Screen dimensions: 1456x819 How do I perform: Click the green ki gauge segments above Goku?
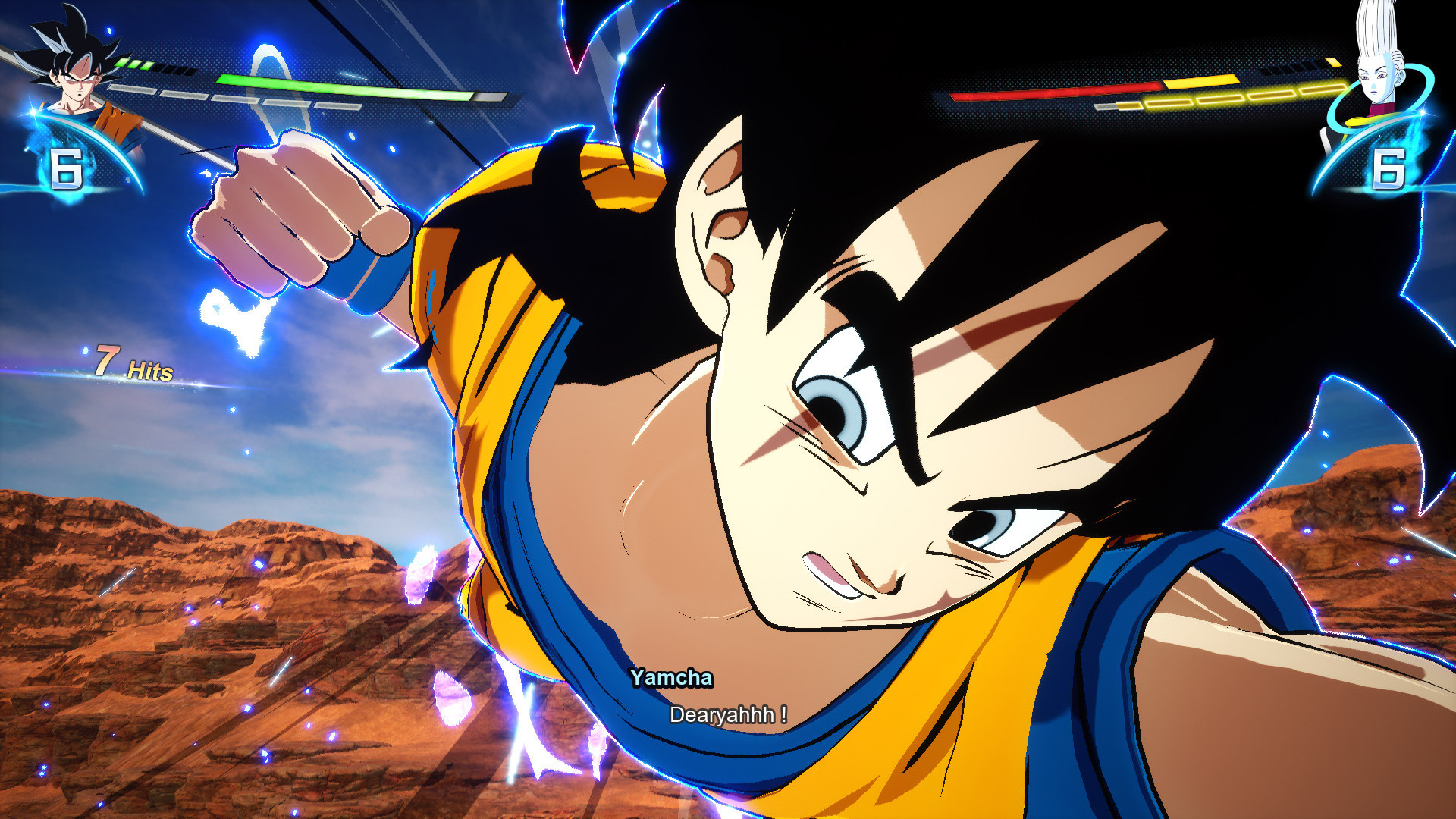(x=129, y=64)
